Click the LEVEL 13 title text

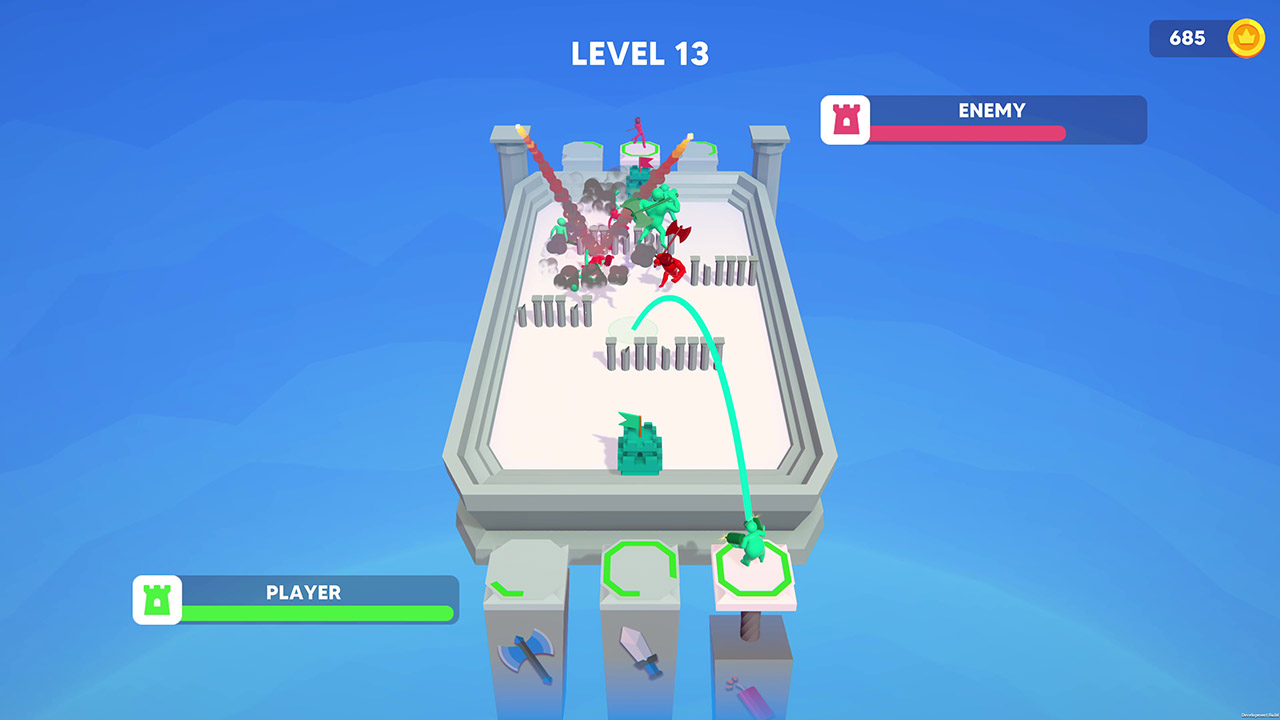[x=639, y=54]
